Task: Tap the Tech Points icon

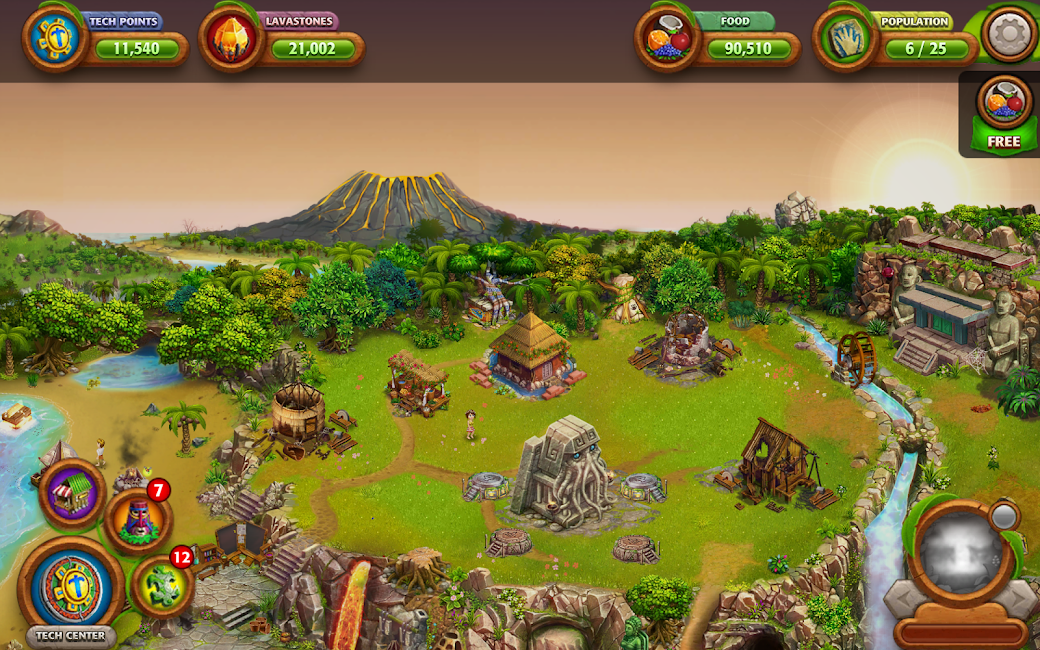Action: tap(55, 40)
